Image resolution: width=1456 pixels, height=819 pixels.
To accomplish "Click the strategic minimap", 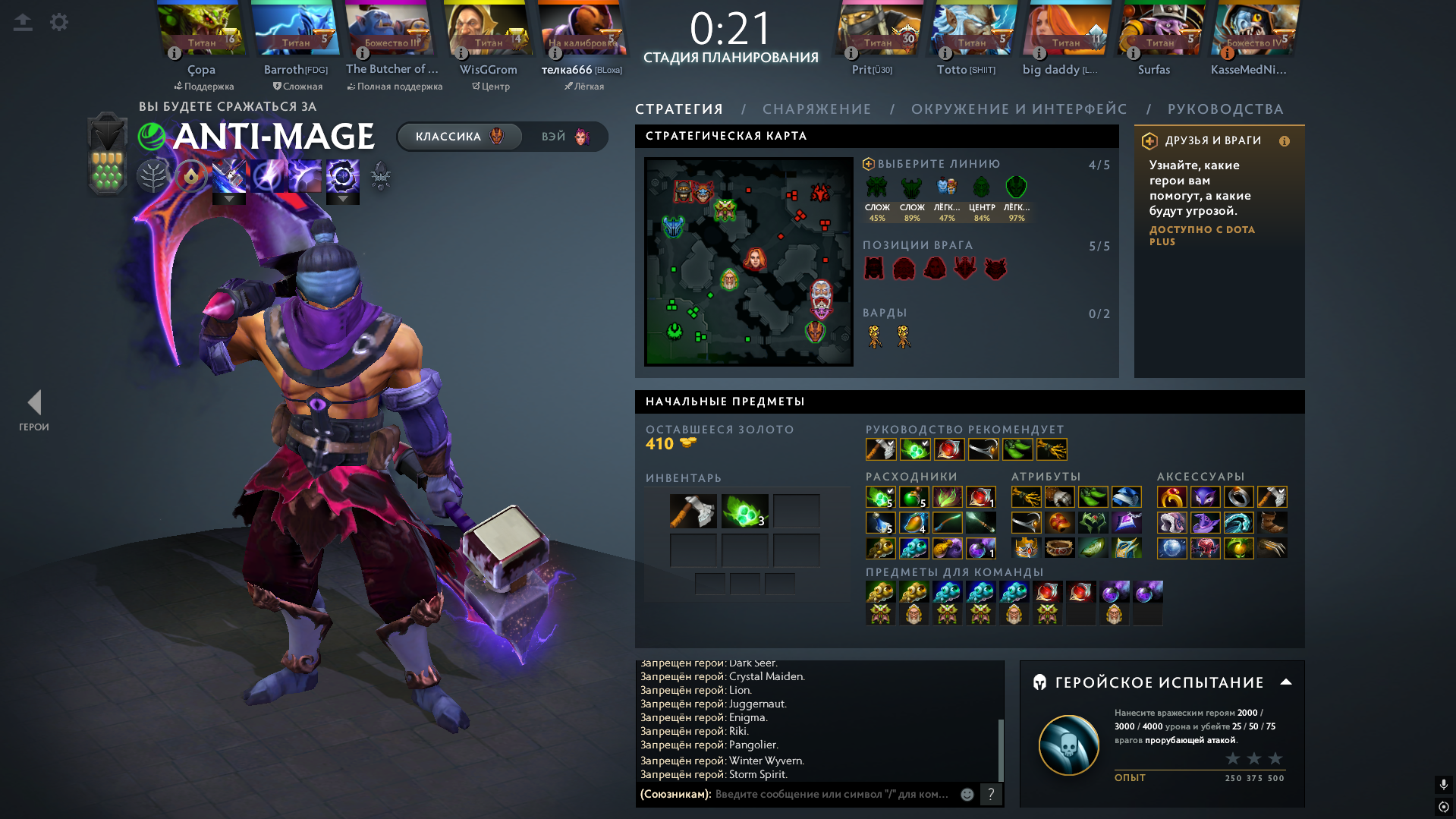I will (748, 261).
